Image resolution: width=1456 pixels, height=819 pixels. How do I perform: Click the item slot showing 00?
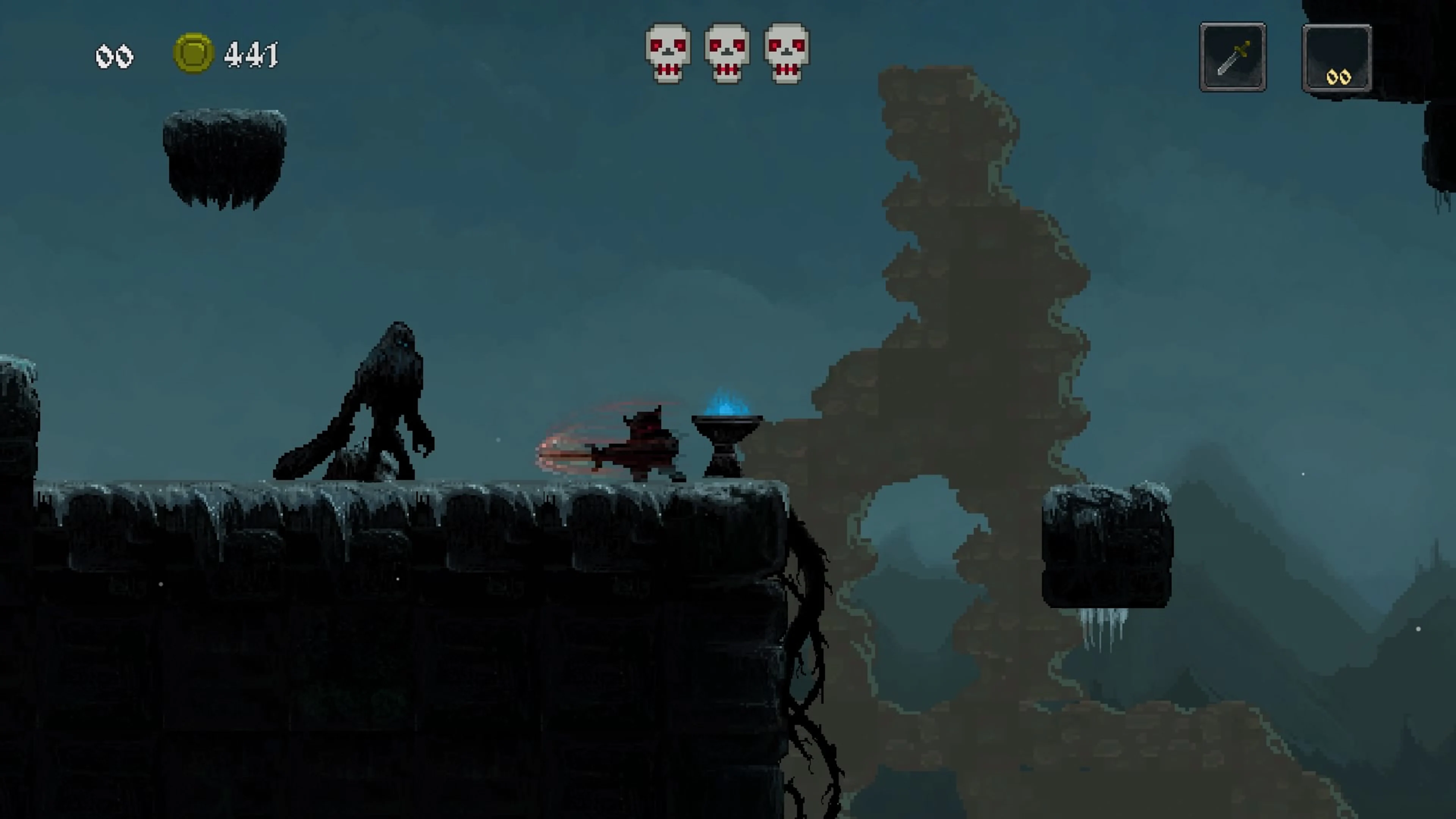[1337, 58]
